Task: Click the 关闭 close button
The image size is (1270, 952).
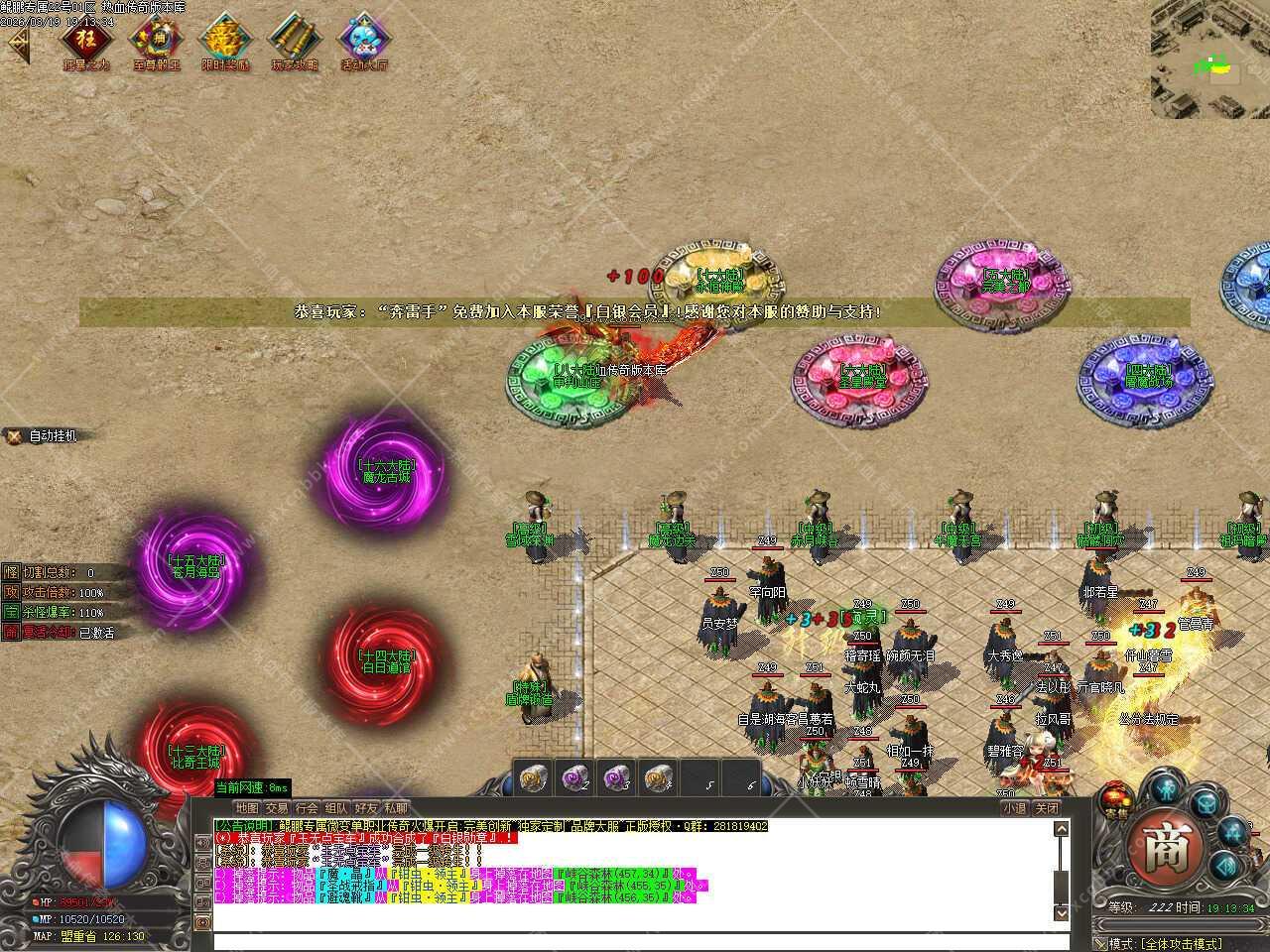Action: pyautogui.click(x=1047, y=808)
